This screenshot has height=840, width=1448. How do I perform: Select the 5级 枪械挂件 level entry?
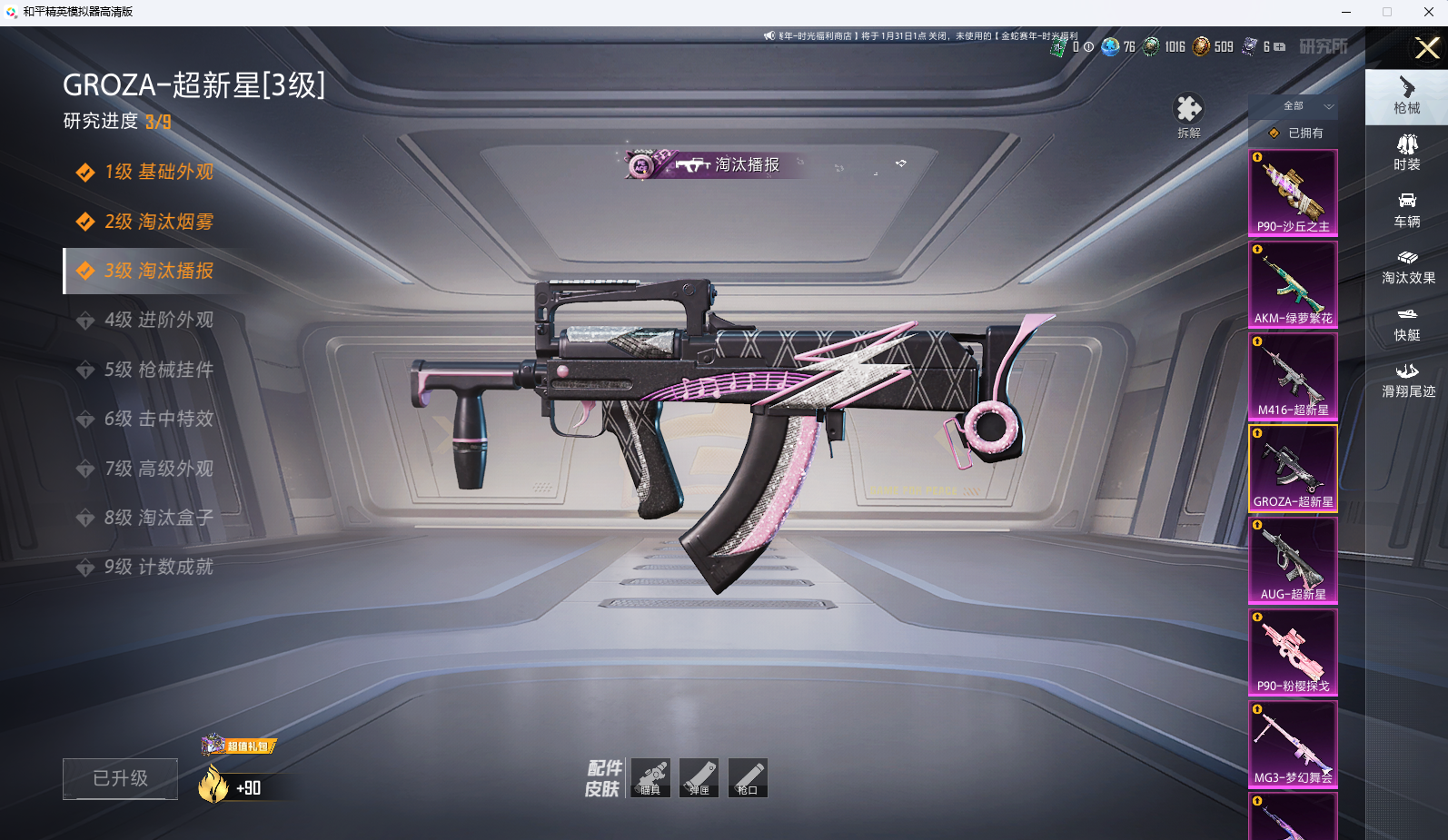pyautogui.click(x=158, y=370)
